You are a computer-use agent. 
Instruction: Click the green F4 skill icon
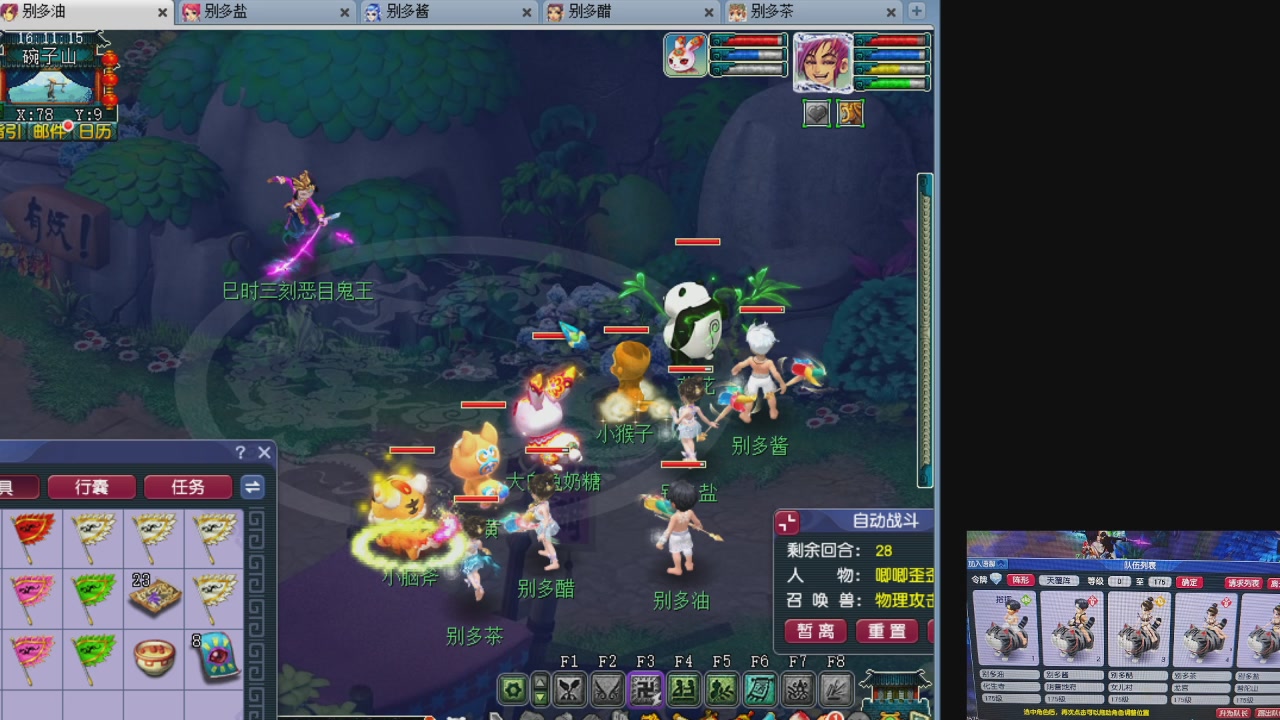683,687
